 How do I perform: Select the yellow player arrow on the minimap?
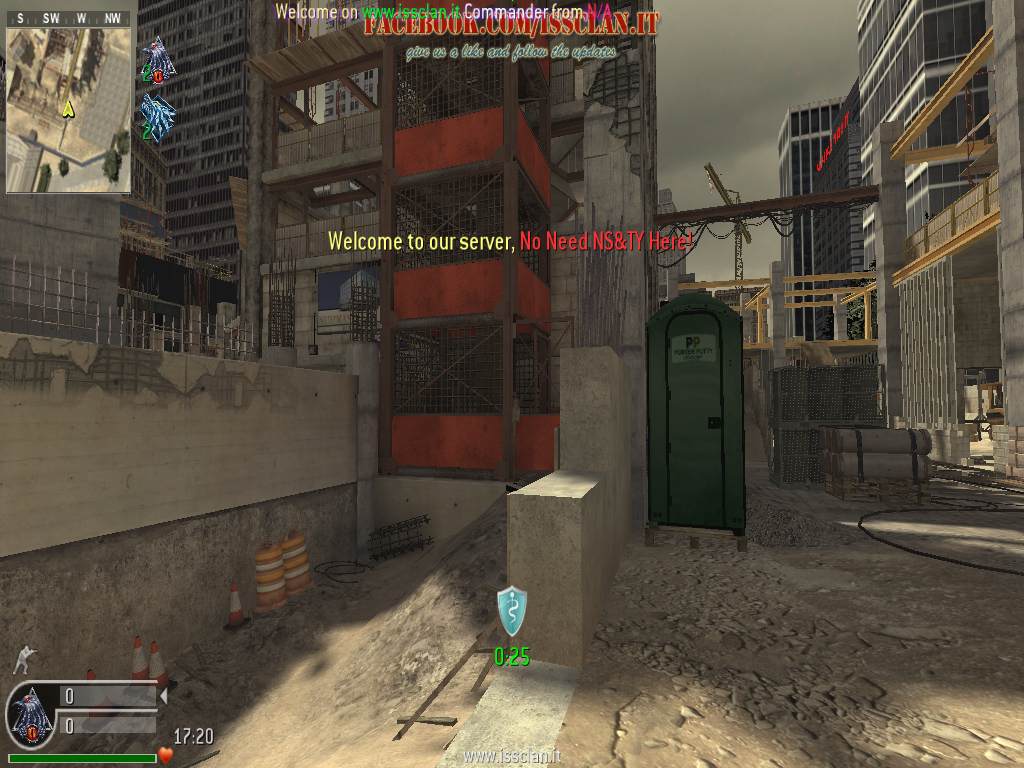click(67, 109)
